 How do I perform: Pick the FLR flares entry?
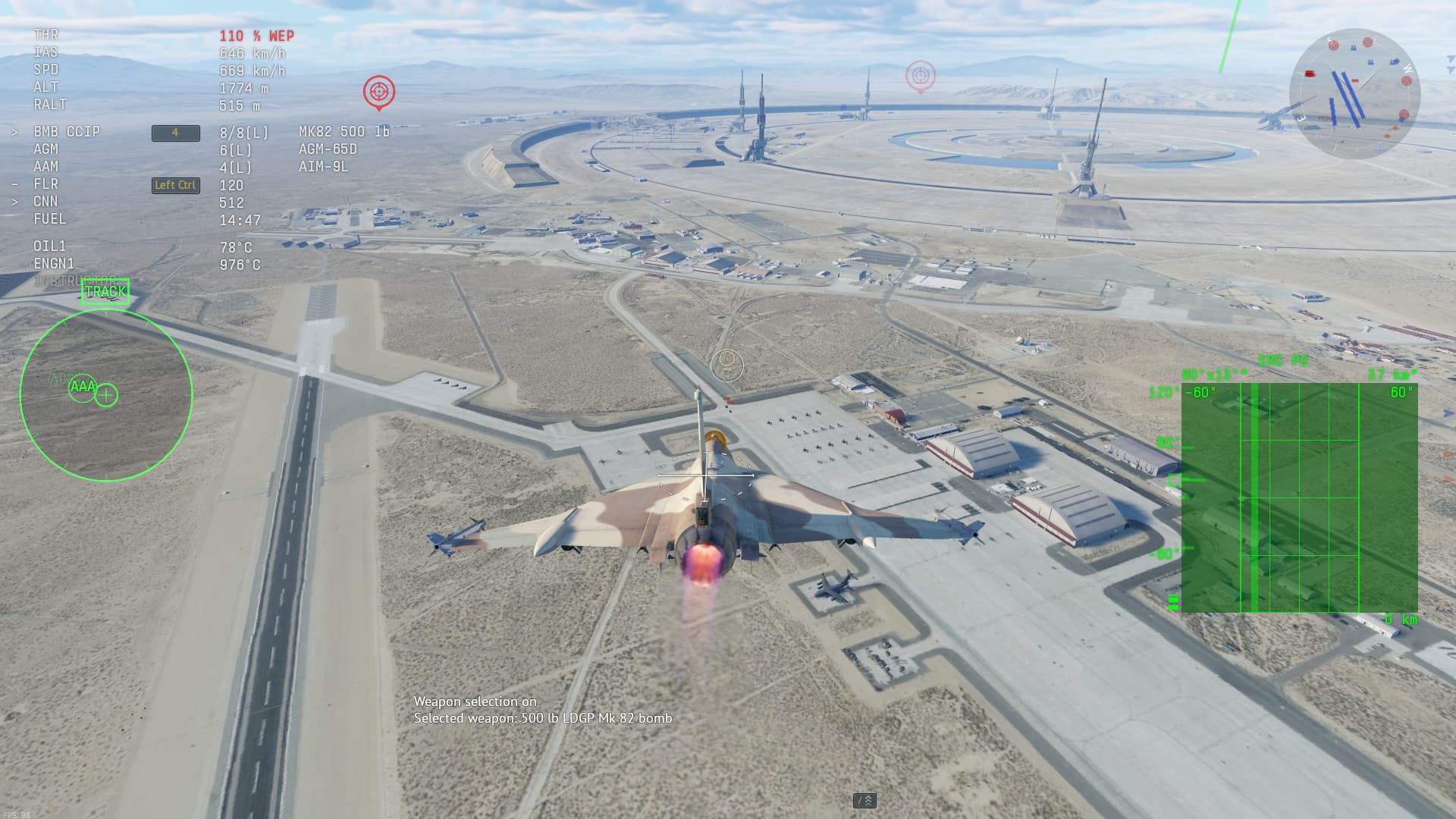[x=45, y=184]
